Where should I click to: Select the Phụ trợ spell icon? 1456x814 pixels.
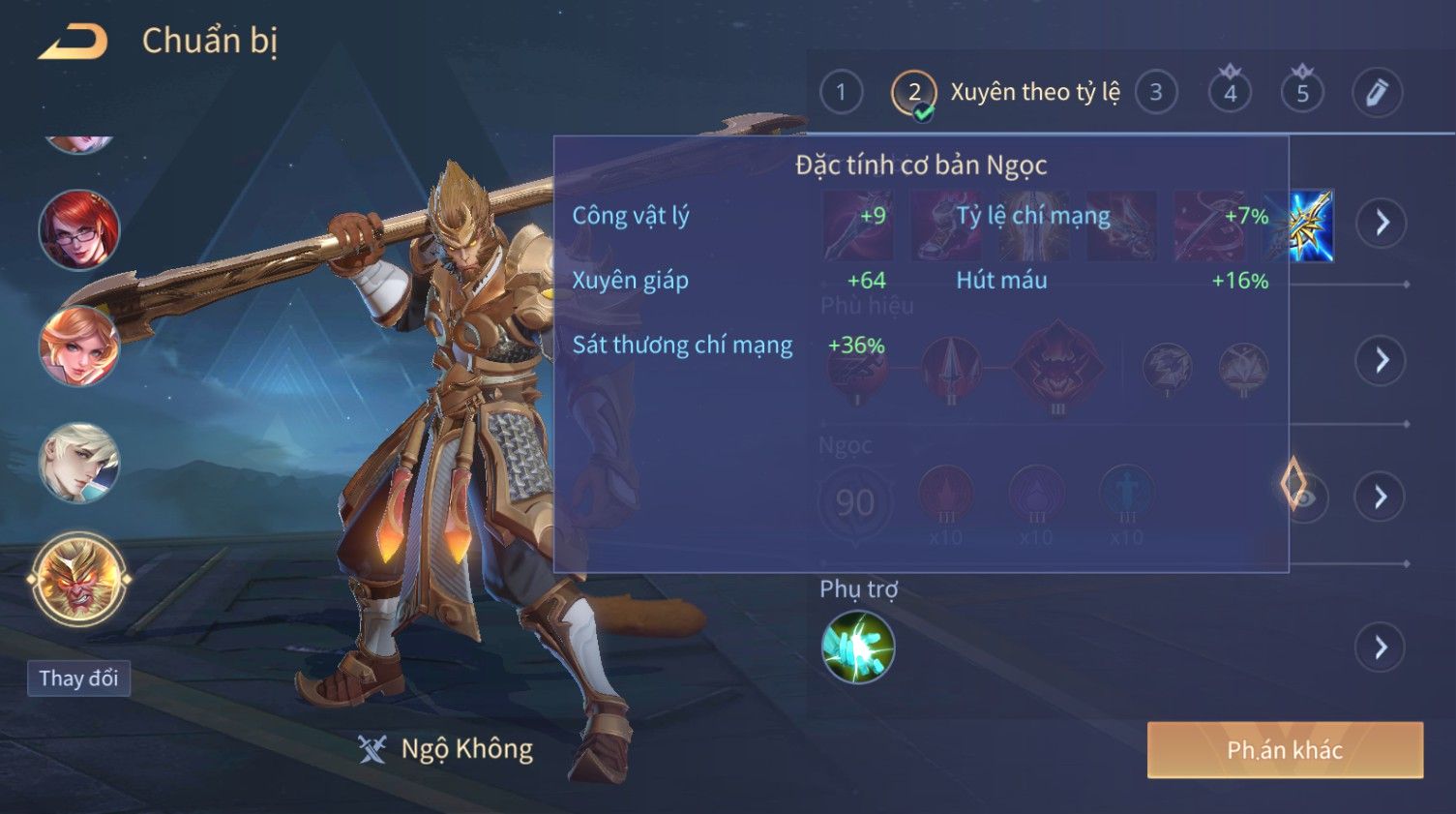tap(857, 648)
